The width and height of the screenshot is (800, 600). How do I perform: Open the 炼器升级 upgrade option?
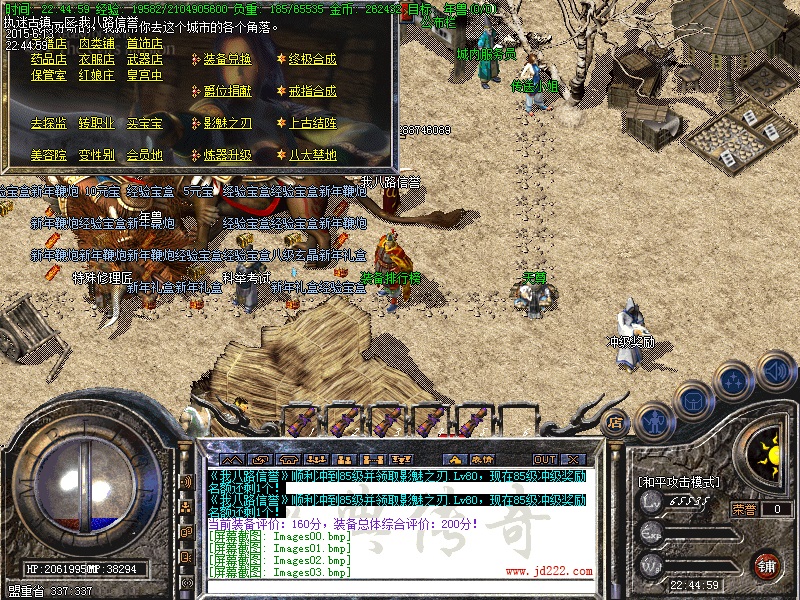(x=227, y=155)
